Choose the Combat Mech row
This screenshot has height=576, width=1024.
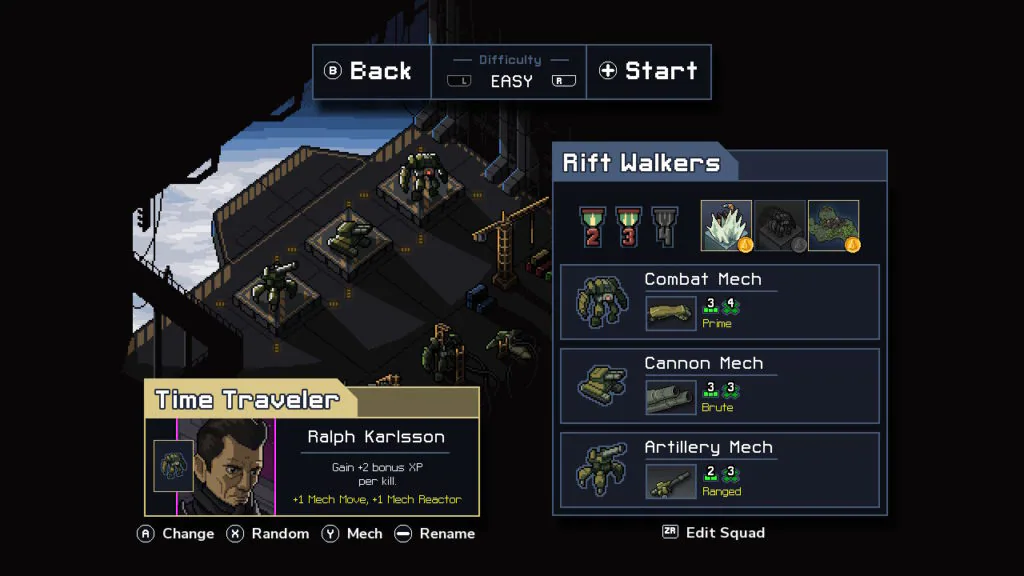[x=719, y=302]
